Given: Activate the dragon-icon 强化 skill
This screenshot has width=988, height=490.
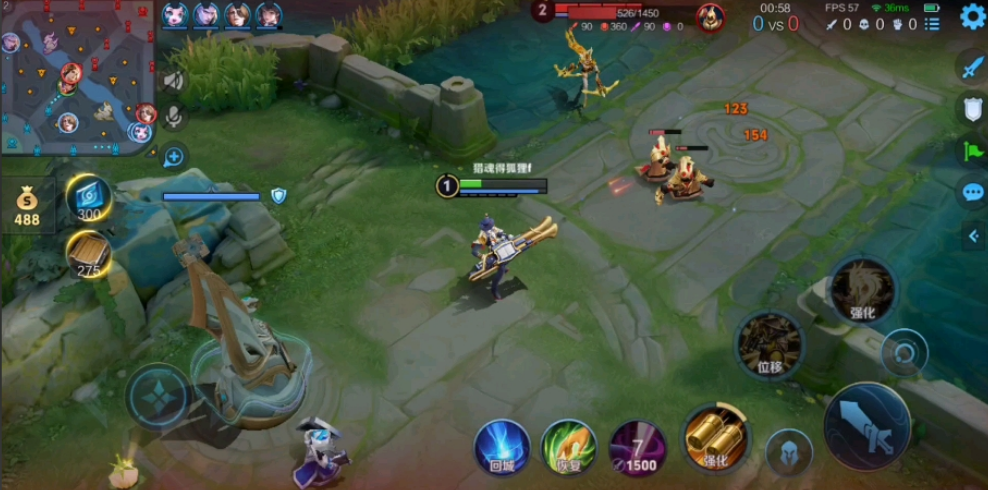Looking at the screenshot, I should [x=862, y=290].
